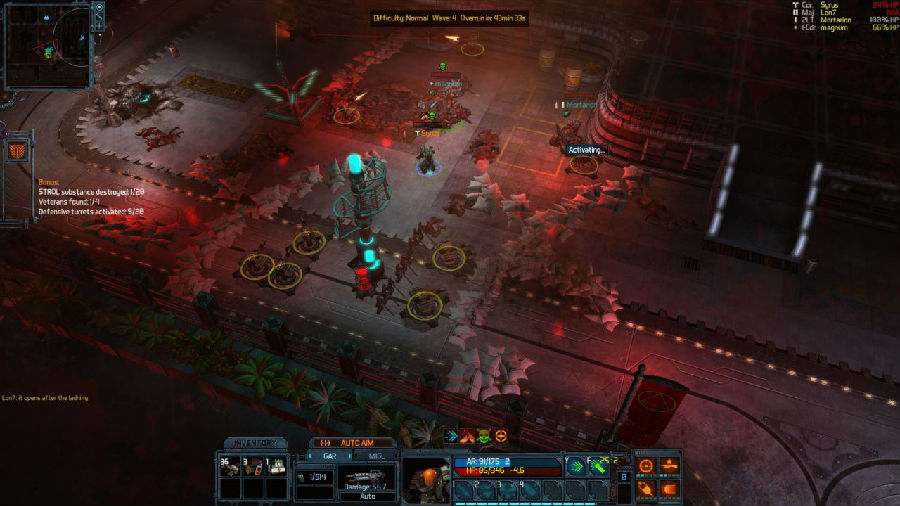The width and height of the screenshot is (900, 506).
Task: Switch to the MGL weapon tab
Action: click(377, 455)
